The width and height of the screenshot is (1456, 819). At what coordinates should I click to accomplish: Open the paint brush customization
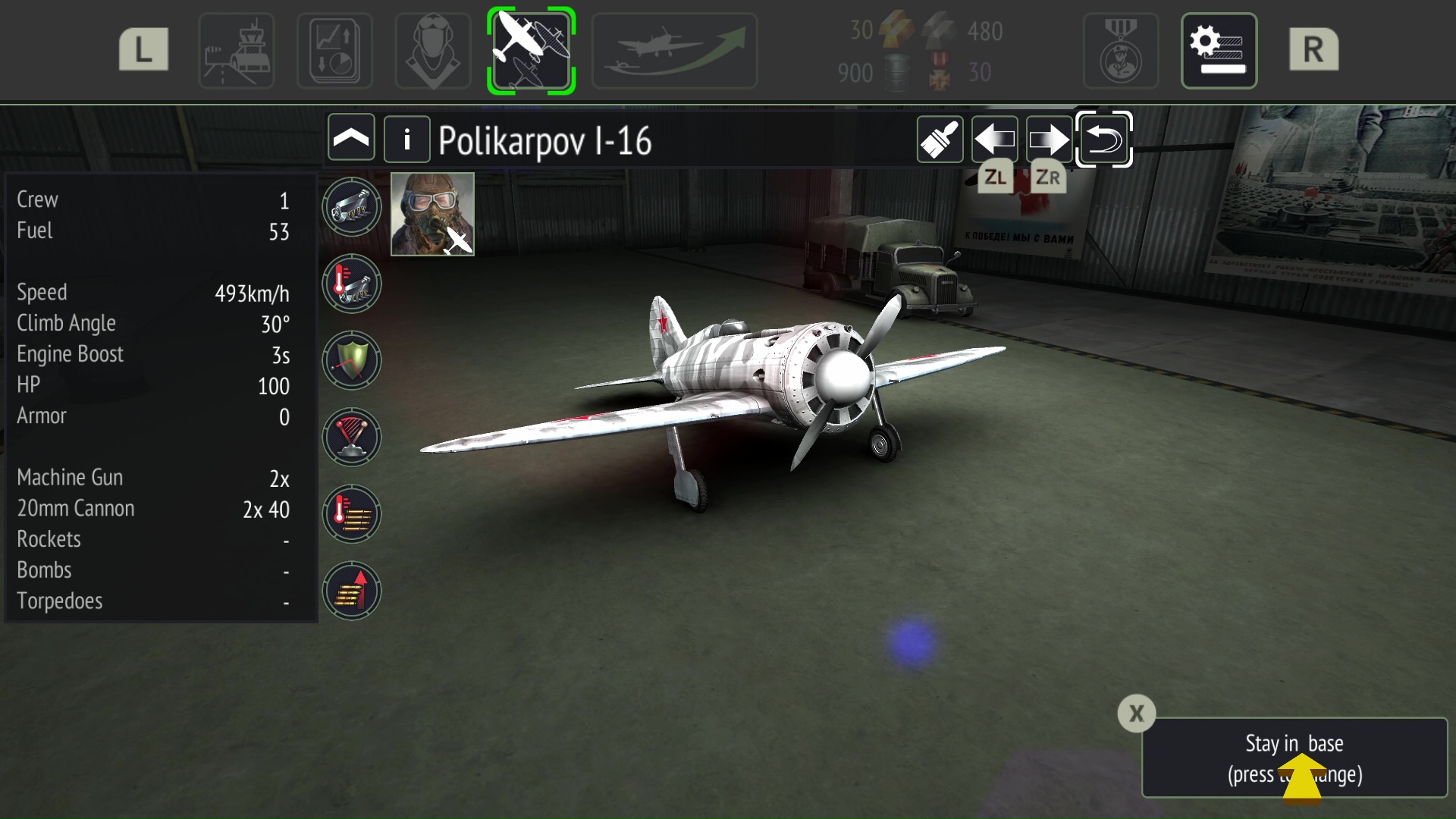pos(940,140)
